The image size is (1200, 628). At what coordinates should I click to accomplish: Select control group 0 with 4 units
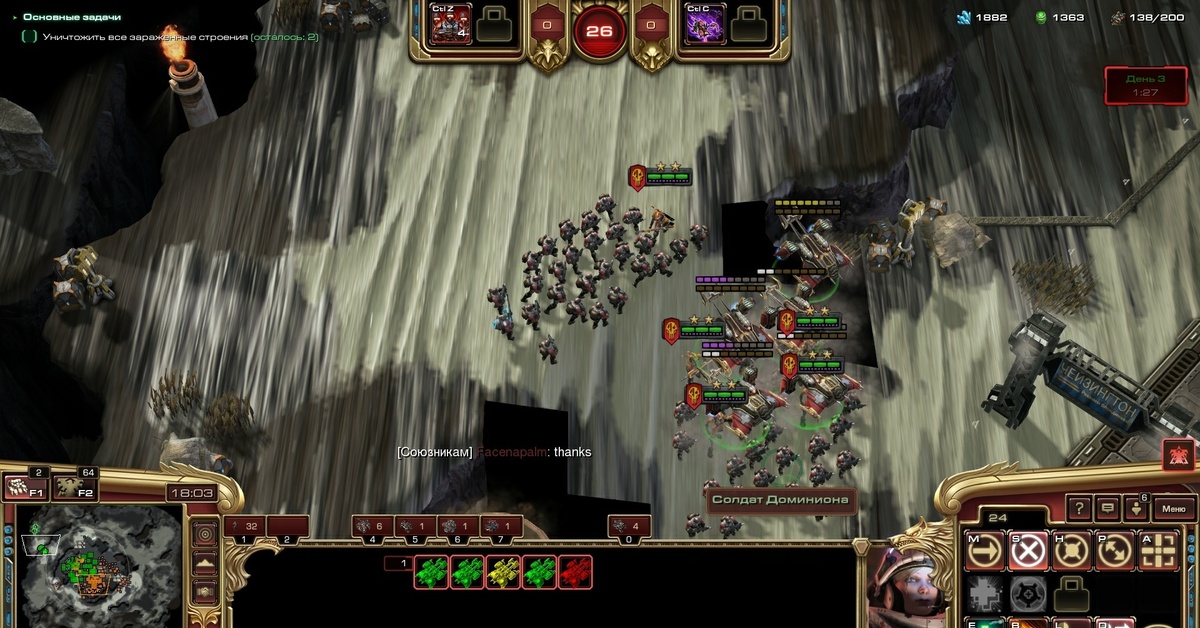[630, 526]
